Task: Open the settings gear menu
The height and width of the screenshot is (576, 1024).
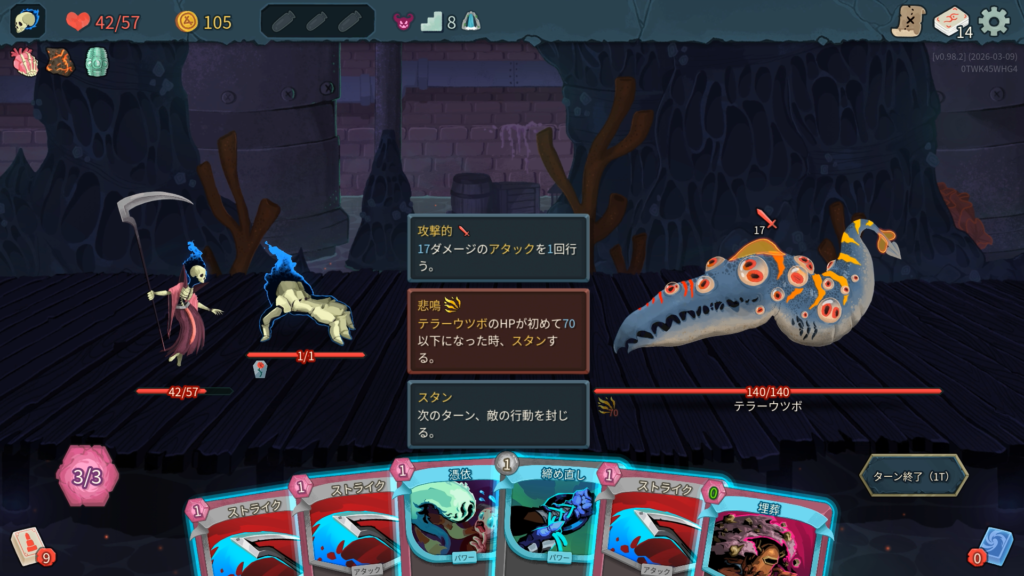Action: (993, 21)
